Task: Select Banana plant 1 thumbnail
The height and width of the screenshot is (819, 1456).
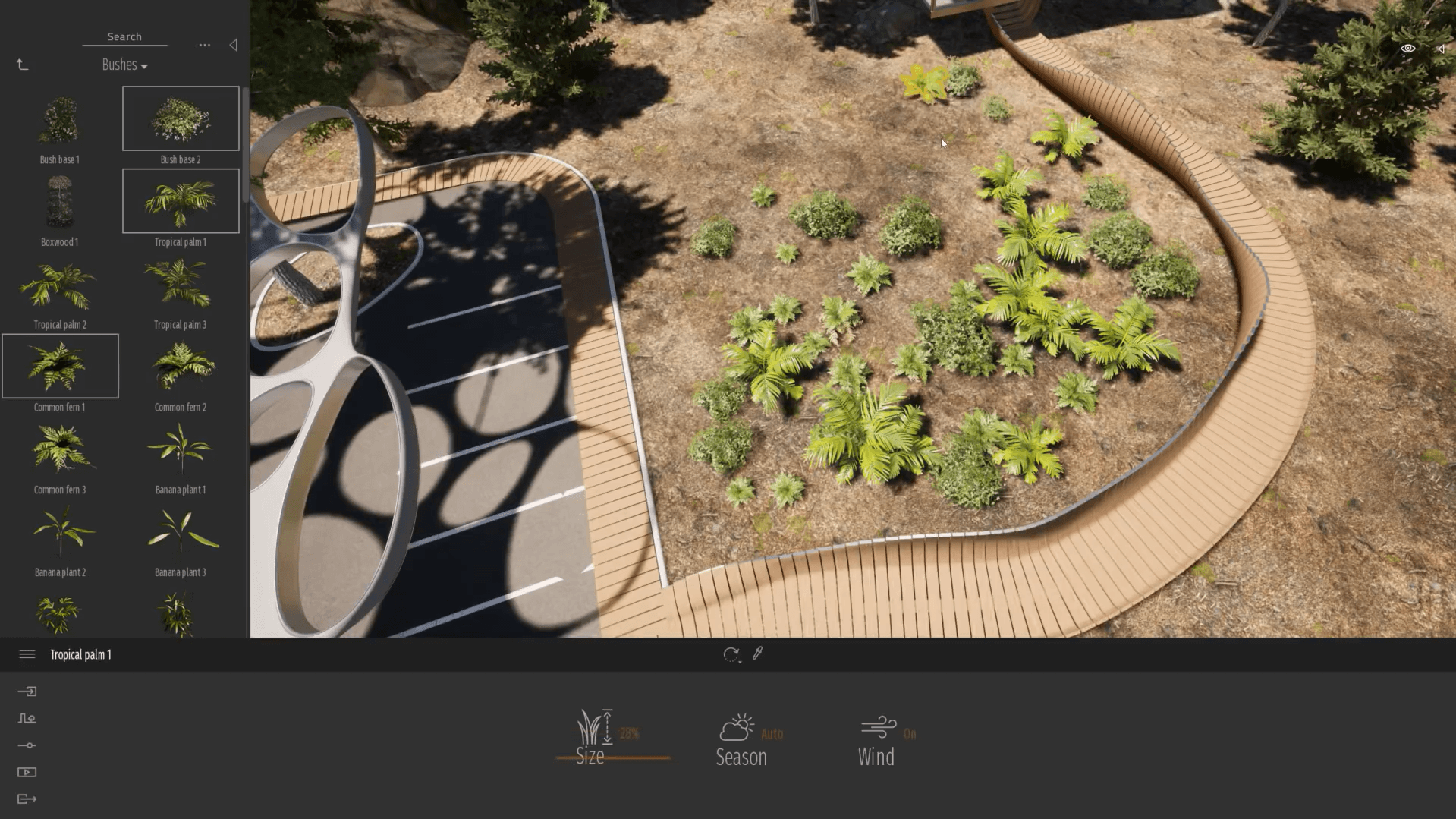Action: (181, 449)
